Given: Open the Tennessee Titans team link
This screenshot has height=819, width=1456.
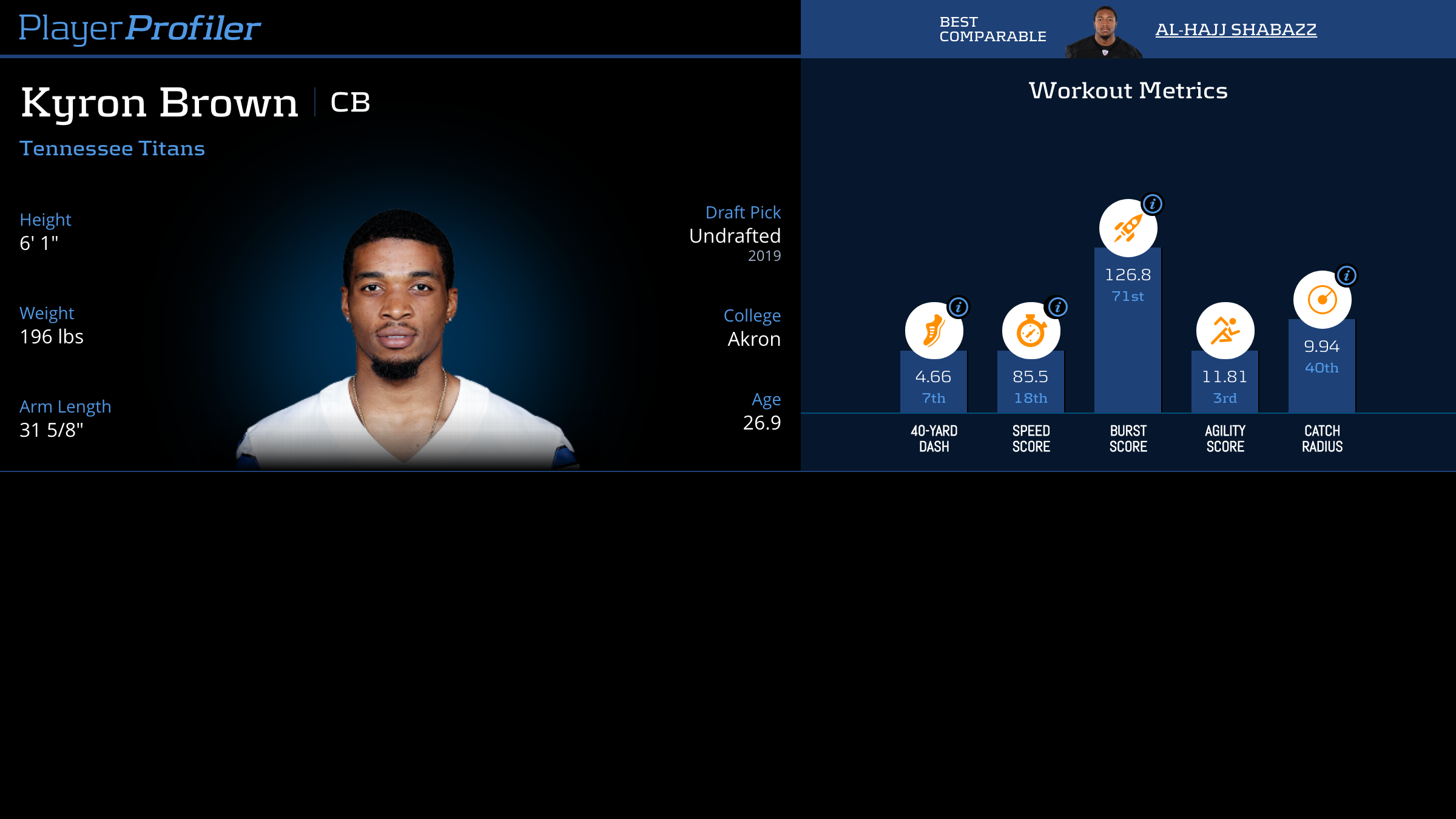Looking at the screenshot, I should coord(112,149).
